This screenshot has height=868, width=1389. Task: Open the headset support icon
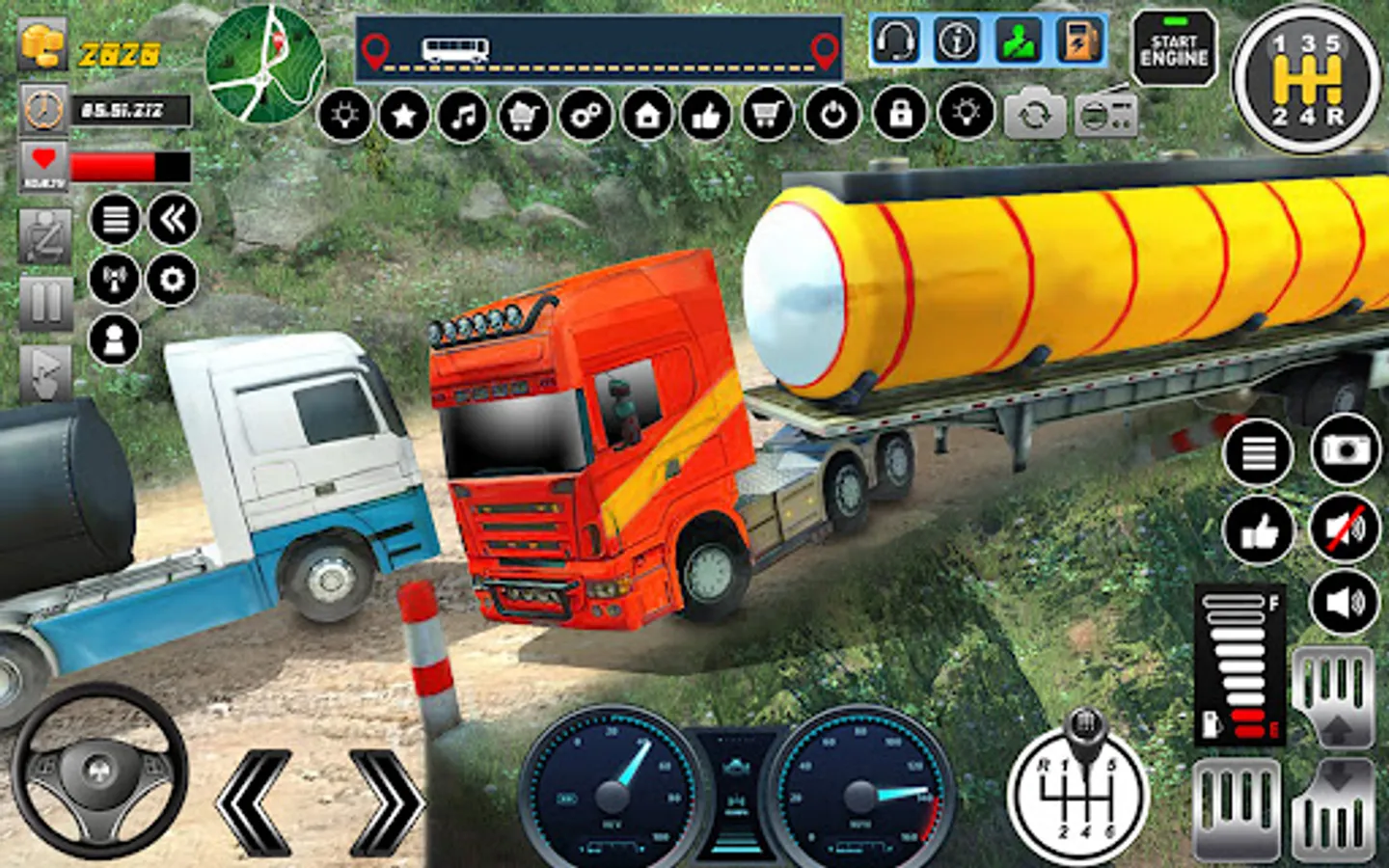pyautogui.click(x=896, y=41)
